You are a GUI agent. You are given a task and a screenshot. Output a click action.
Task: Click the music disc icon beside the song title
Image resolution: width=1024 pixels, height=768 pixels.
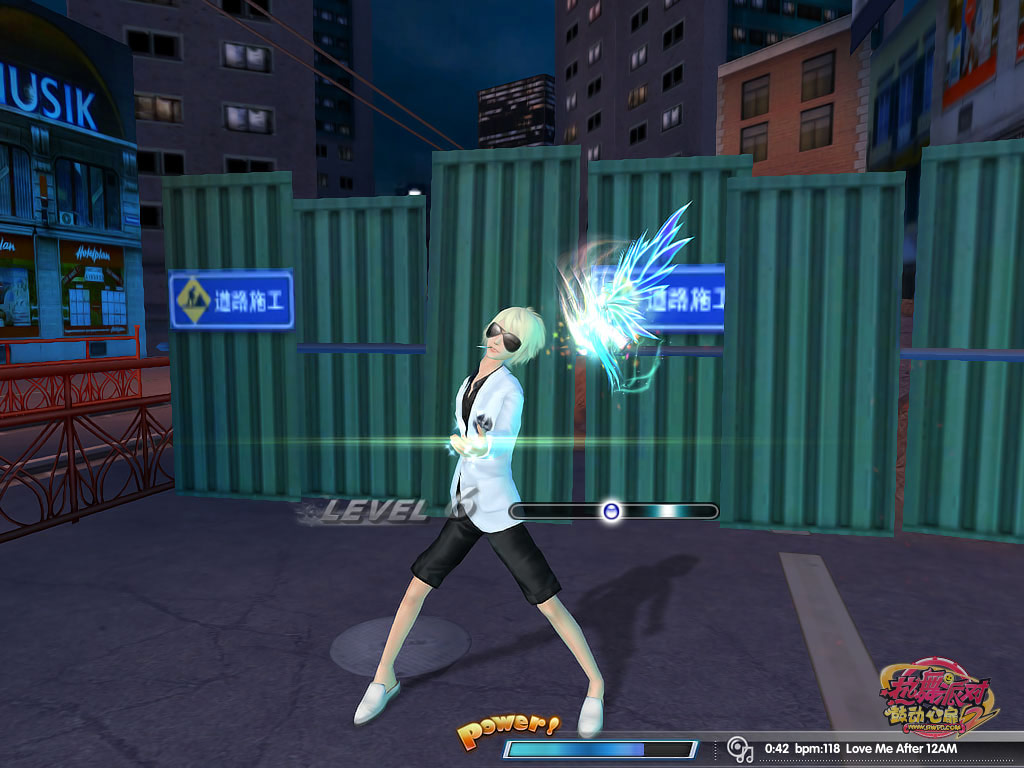(x=739, y=748)
